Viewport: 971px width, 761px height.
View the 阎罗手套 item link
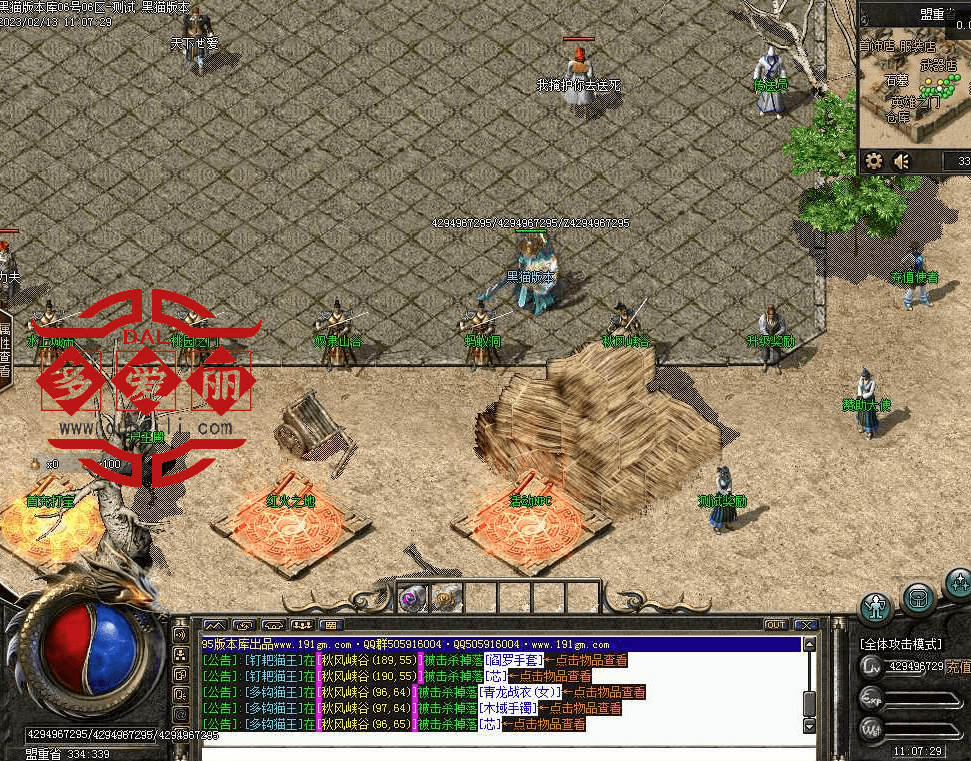tap(514, 661)
